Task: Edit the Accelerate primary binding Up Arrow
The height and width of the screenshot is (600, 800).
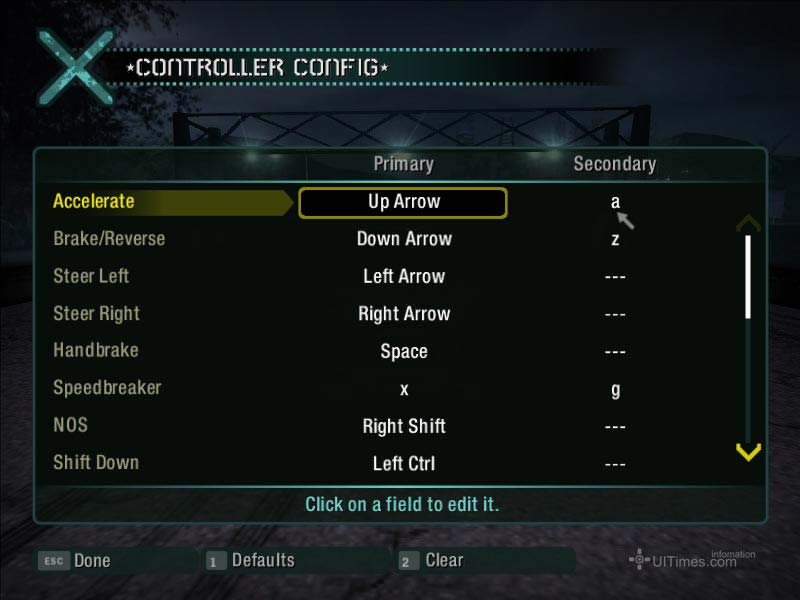Action: click(403, 202)
